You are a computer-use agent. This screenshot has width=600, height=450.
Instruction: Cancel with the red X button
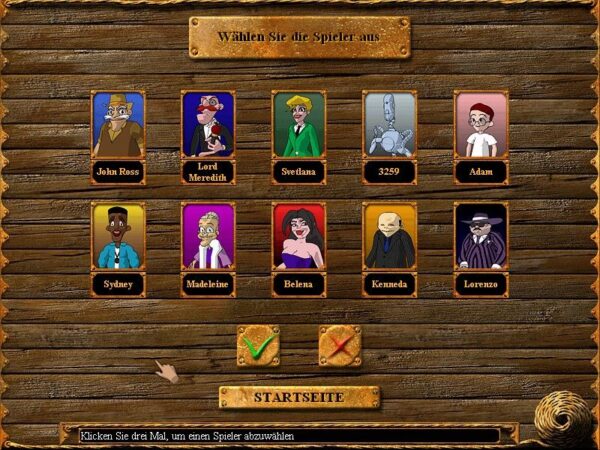(x=340, y=346)
